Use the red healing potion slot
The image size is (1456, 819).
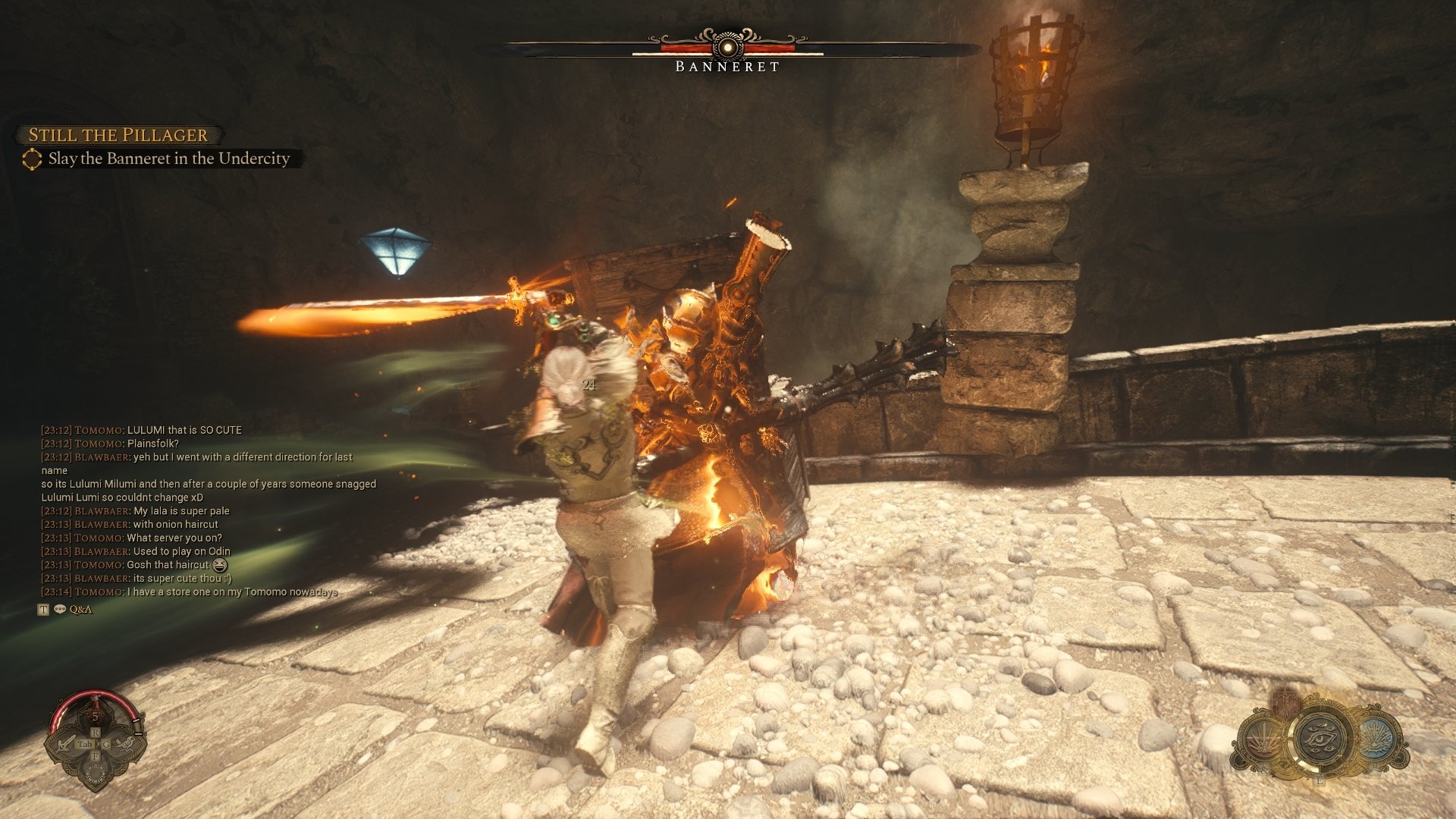pyautogui.click(x=96, y=714)
